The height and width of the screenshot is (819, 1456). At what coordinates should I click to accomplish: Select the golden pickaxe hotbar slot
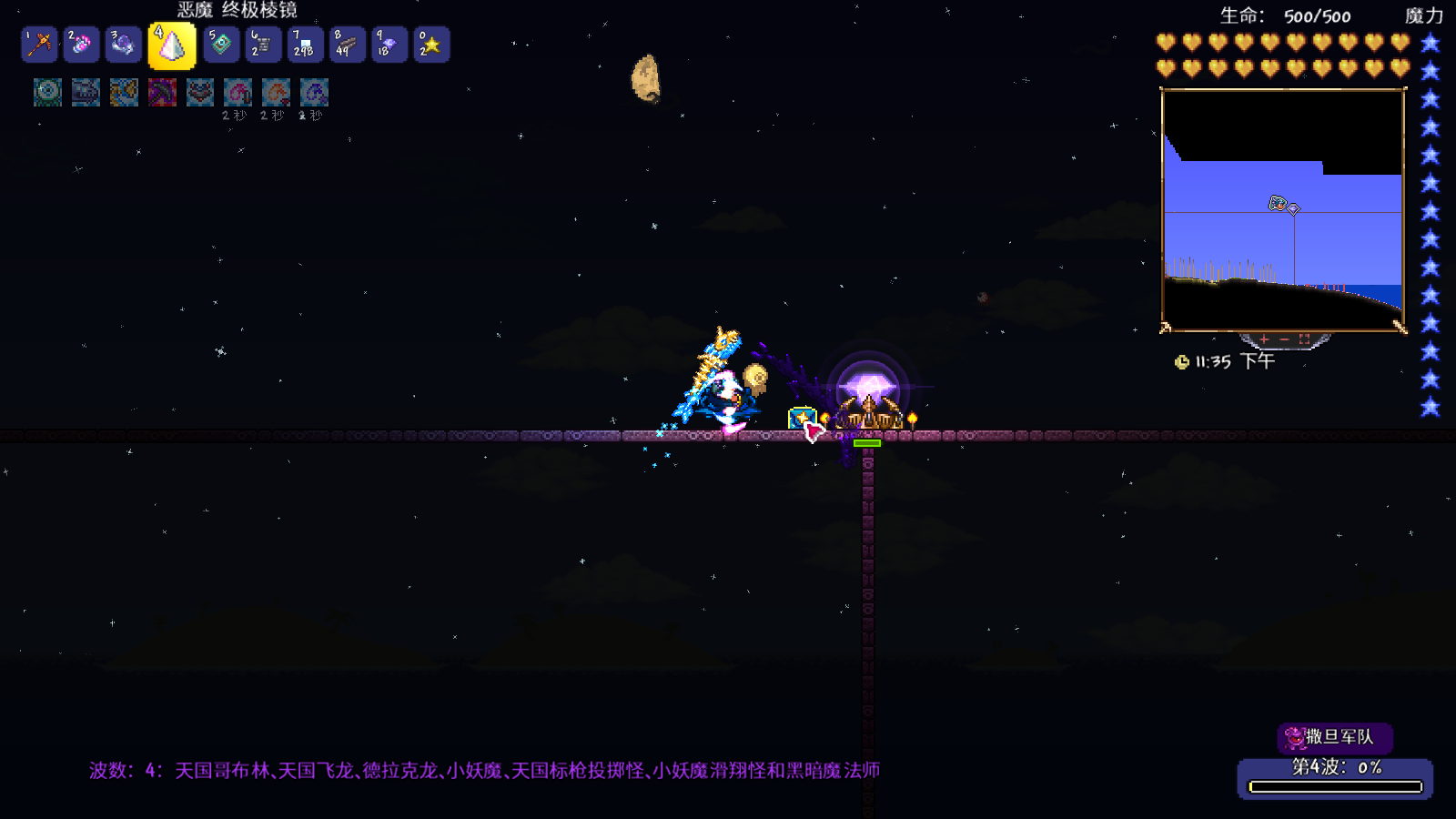coord(39,45)
